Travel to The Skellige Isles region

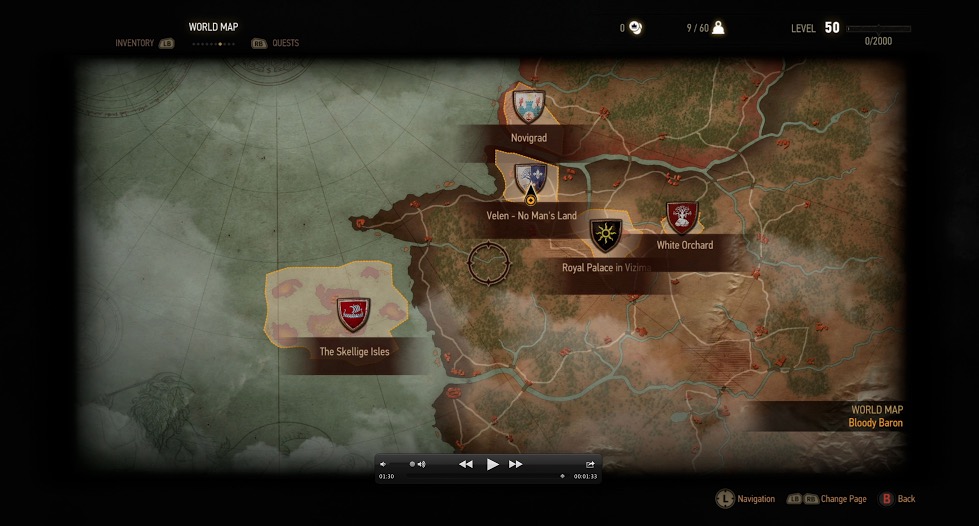[x=353, y=314]
